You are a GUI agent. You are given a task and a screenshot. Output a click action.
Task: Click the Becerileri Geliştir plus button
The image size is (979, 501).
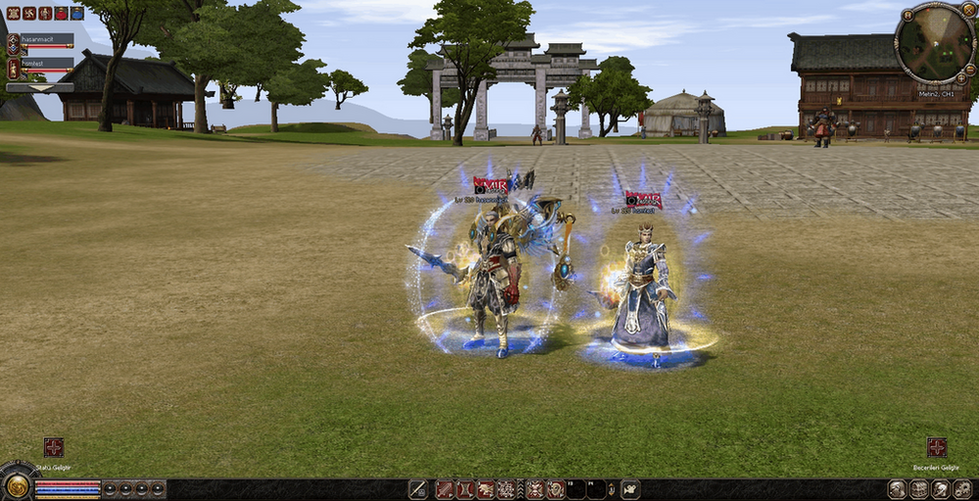tap(936, 447)
